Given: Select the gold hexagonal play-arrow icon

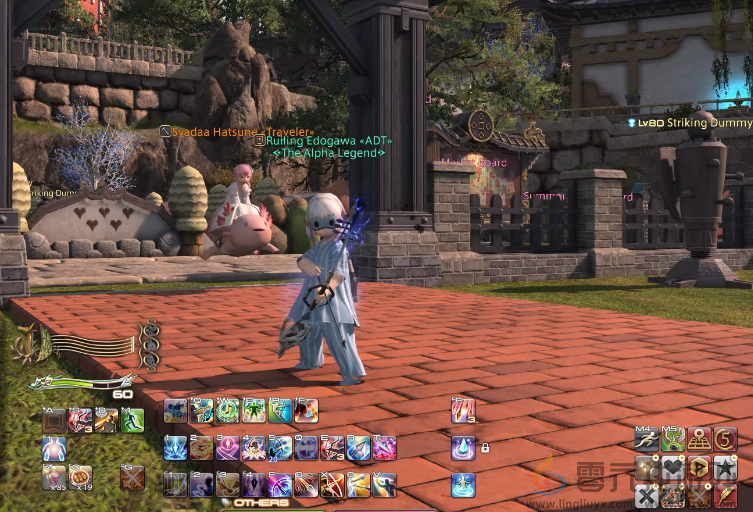Looking at the screenshot, I should click(x=699, y=467).
